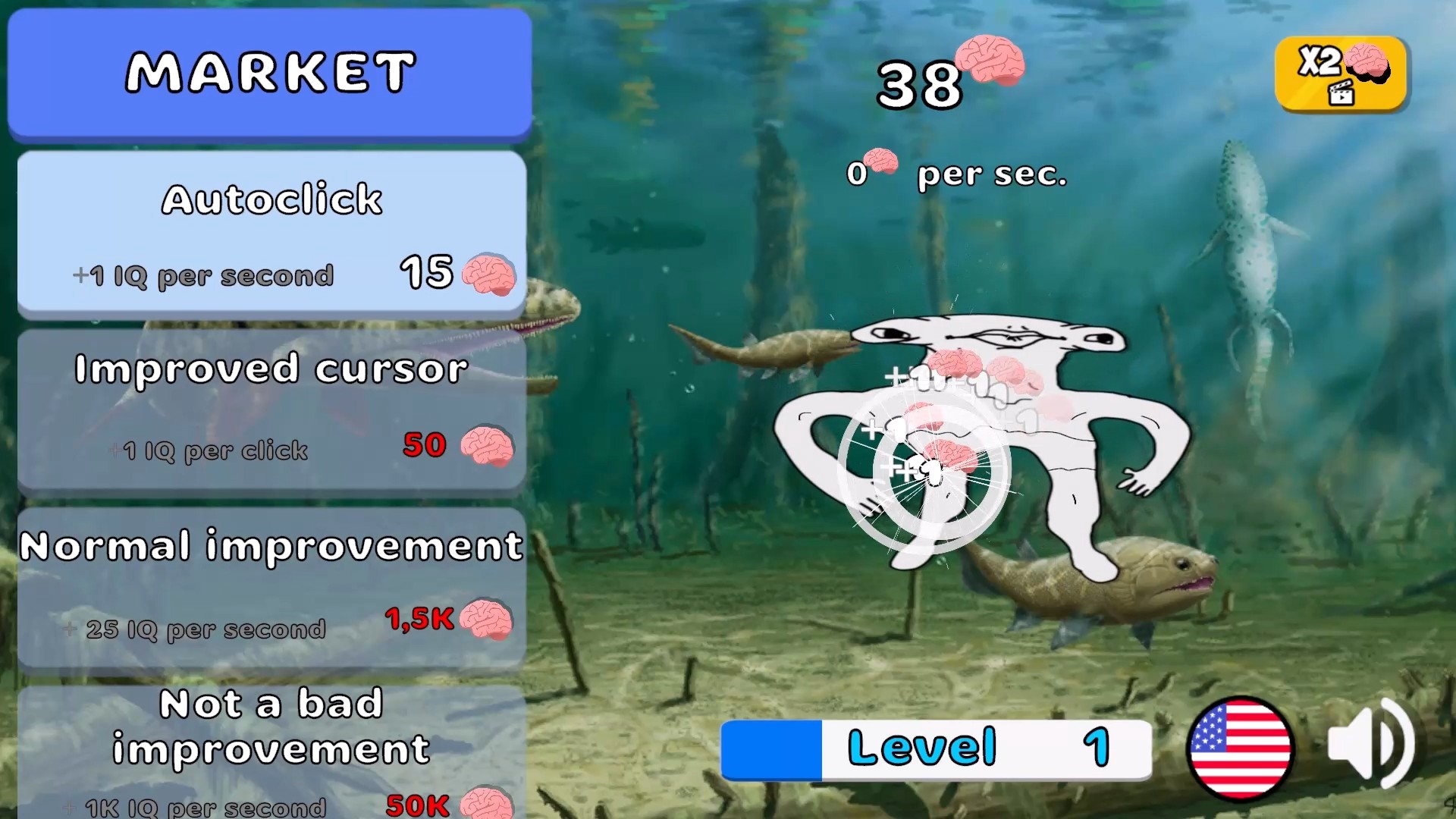Click the Level 1 progress bar

(x=937, y=748)
